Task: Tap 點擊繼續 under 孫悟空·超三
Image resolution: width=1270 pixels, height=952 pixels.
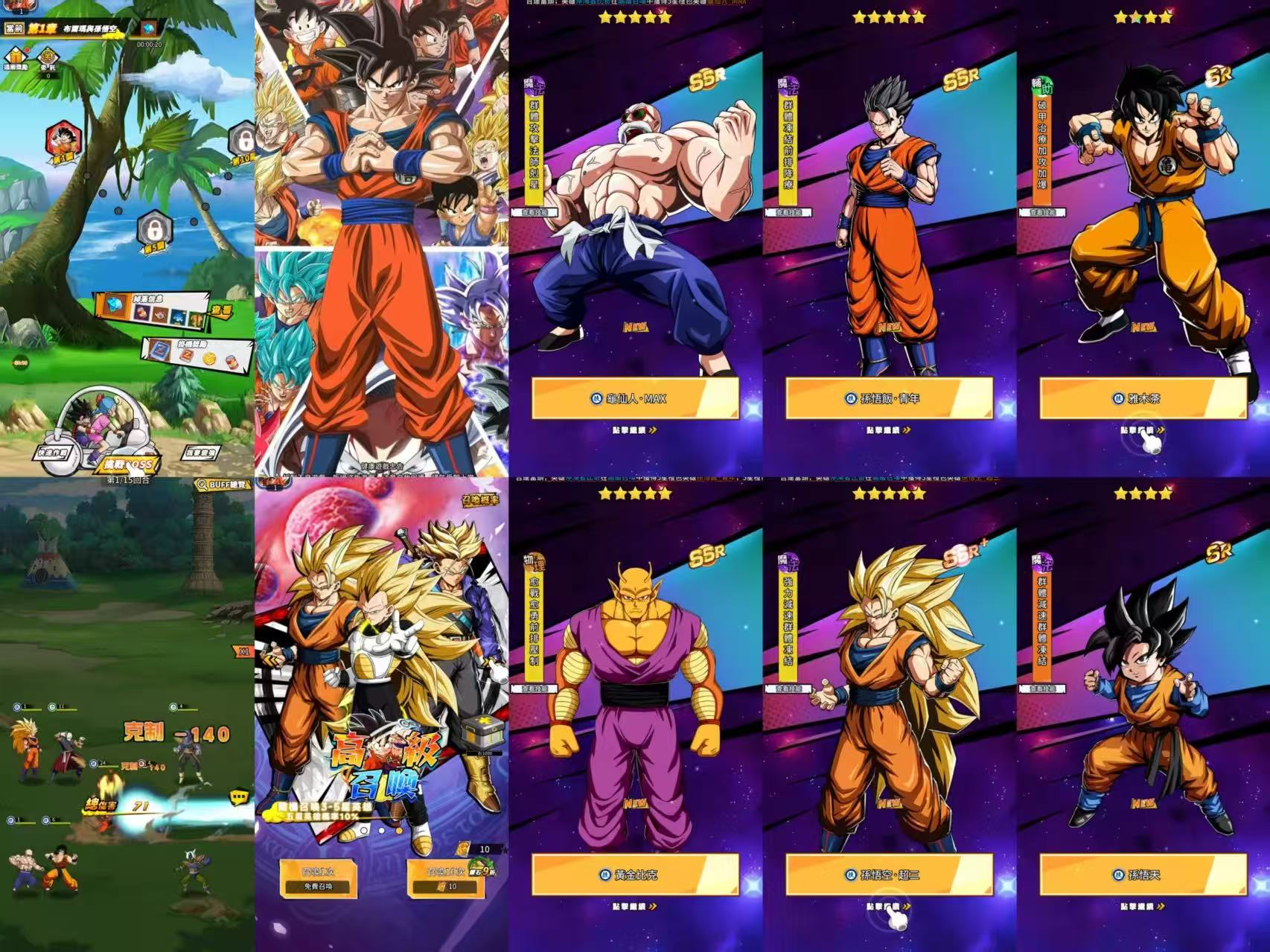Action: click(889, 907)
